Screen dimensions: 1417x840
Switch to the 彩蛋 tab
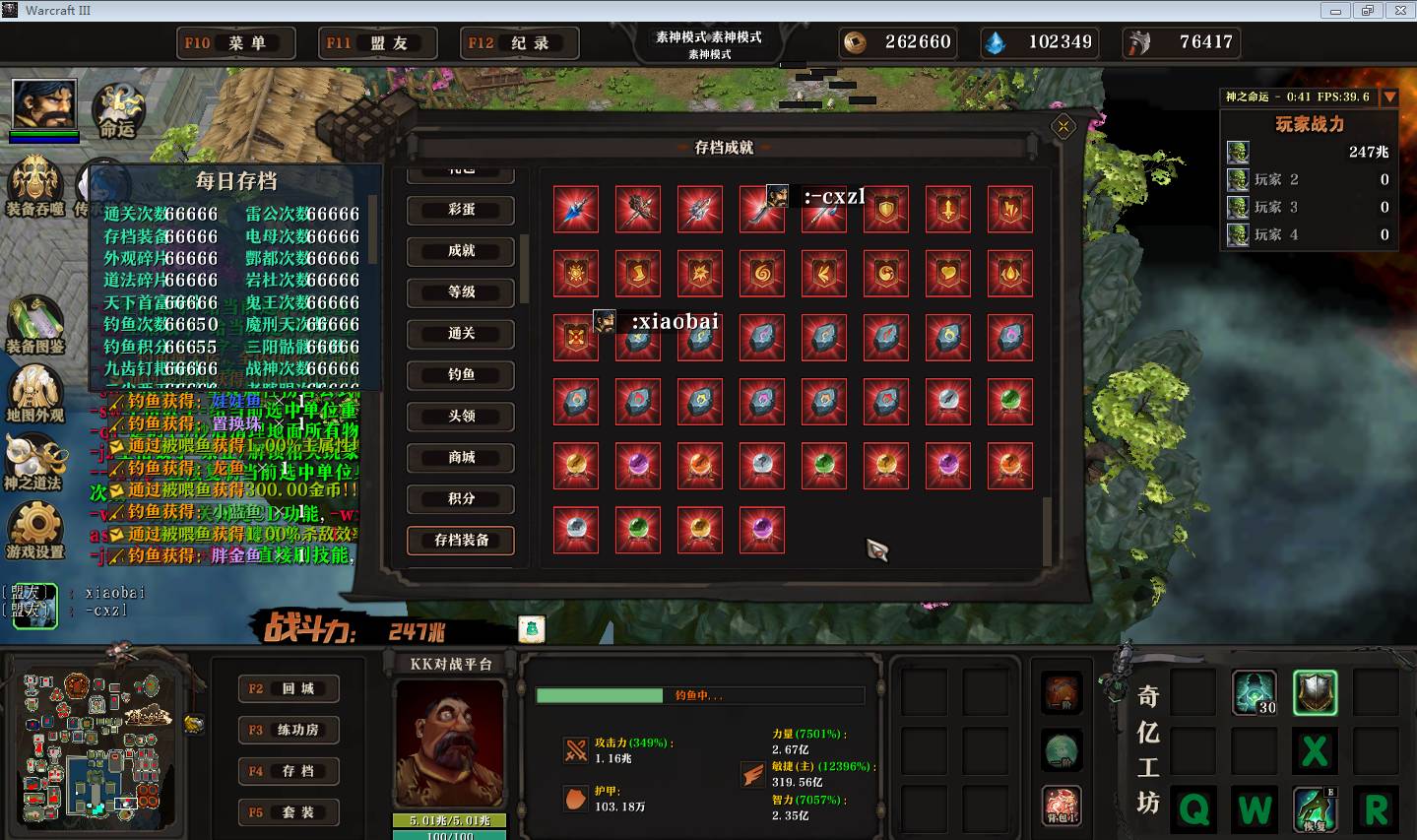(461, 210)
